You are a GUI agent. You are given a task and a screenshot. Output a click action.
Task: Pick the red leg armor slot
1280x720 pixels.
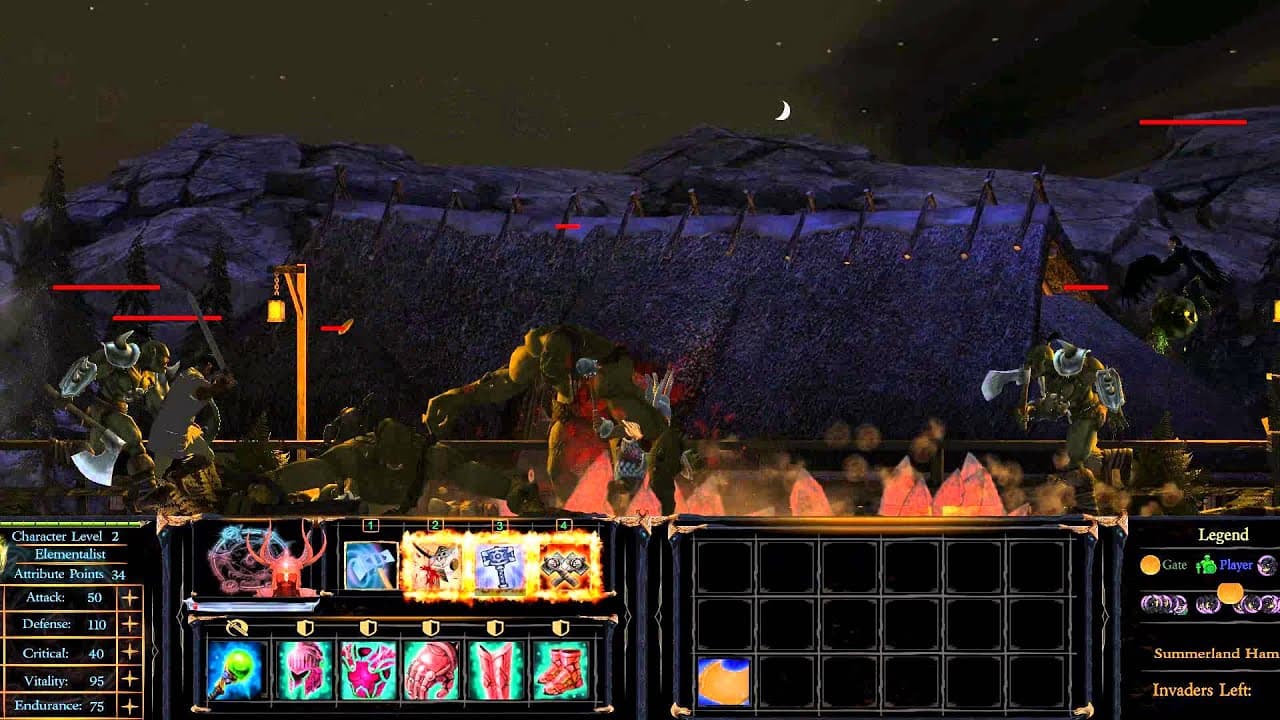click(496, 669)
